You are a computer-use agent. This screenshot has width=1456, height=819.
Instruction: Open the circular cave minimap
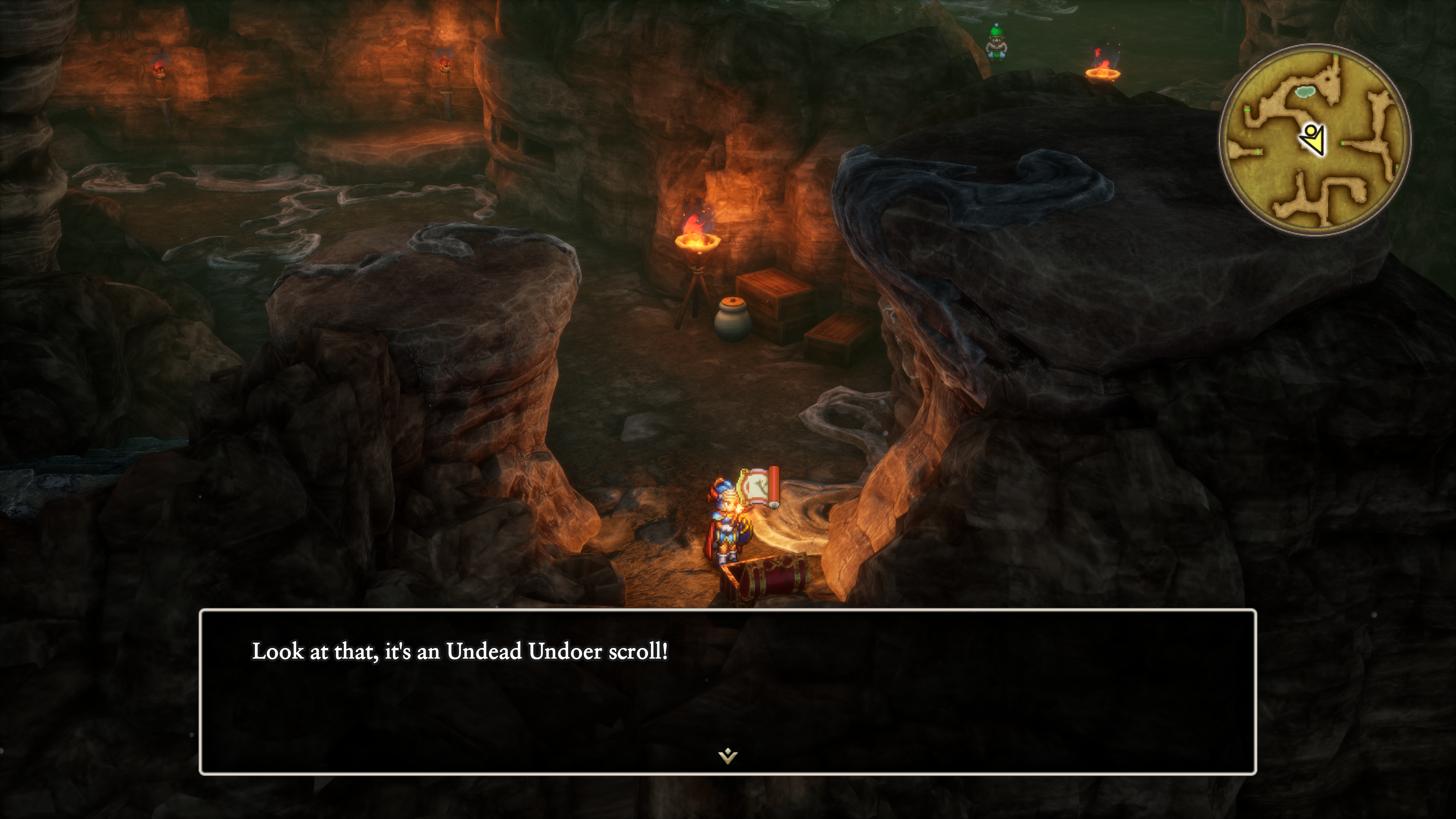click(1315, 140)
